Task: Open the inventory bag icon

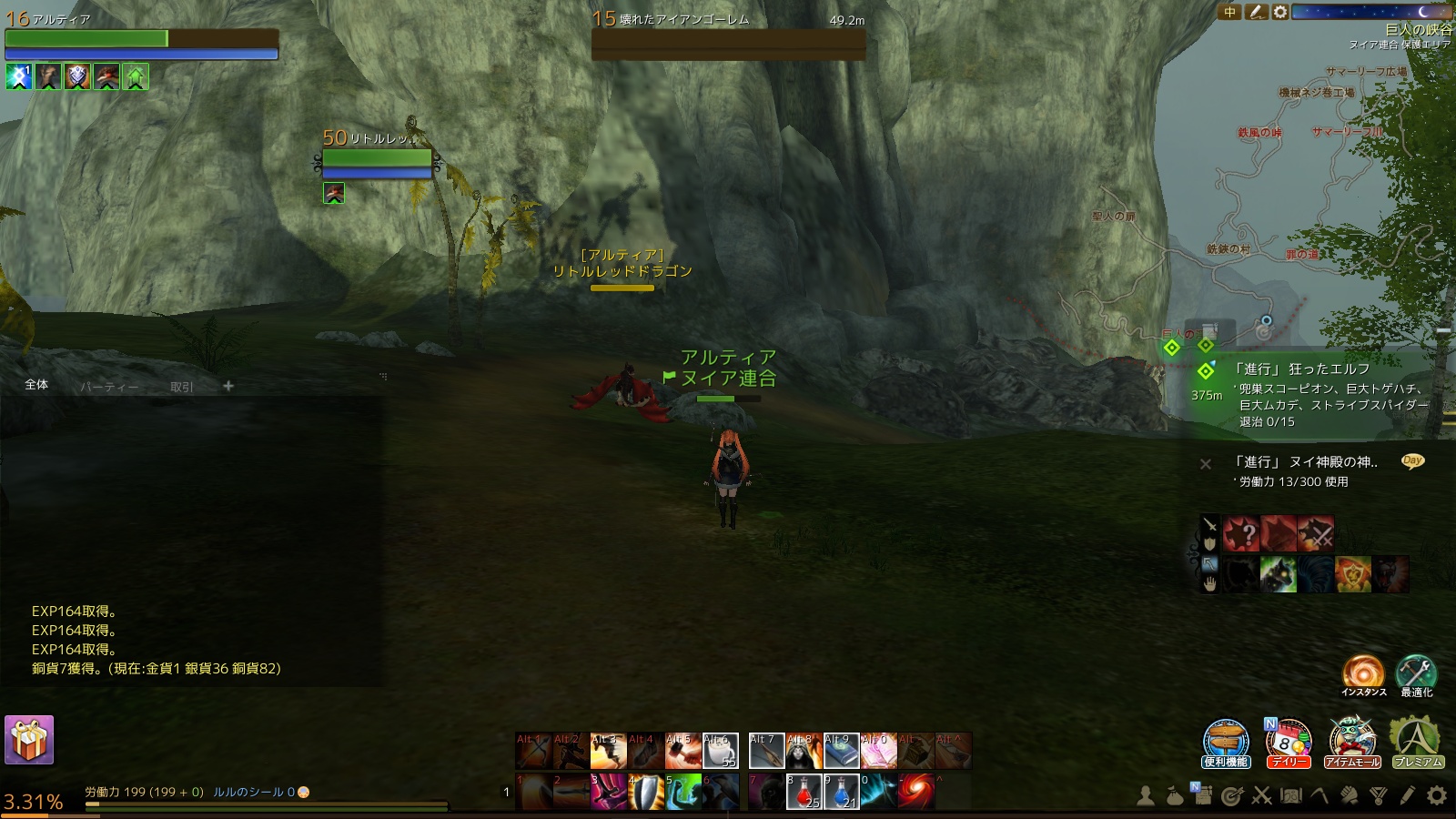Action: pyautogui.click(x=1176, y=797)
